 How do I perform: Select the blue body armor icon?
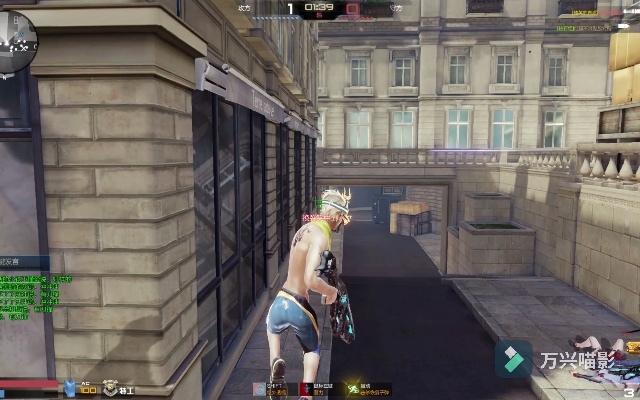click(x=70, y=388)
